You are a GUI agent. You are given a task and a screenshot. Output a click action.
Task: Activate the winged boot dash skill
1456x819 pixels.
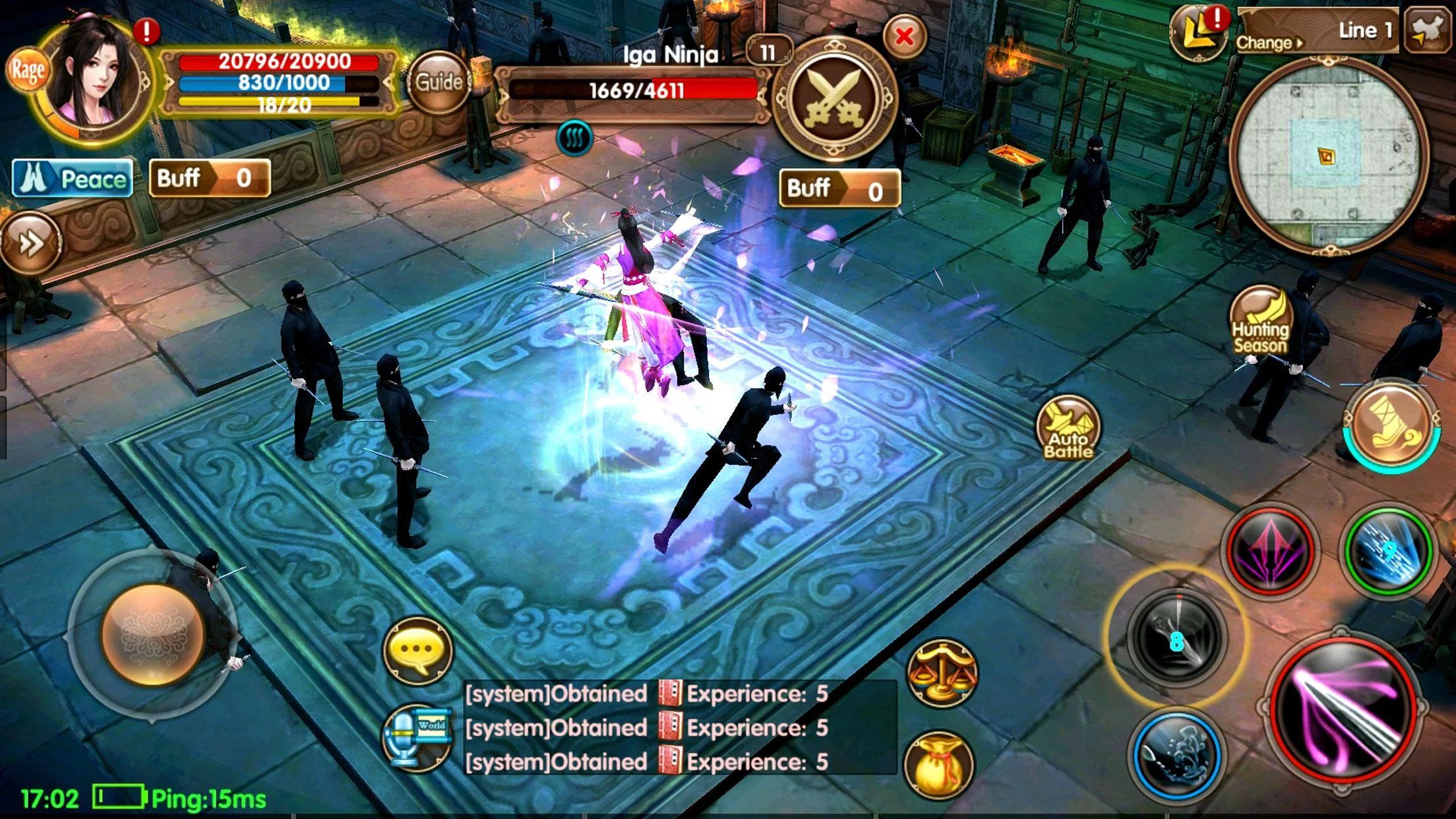[x=1391, y=425]
